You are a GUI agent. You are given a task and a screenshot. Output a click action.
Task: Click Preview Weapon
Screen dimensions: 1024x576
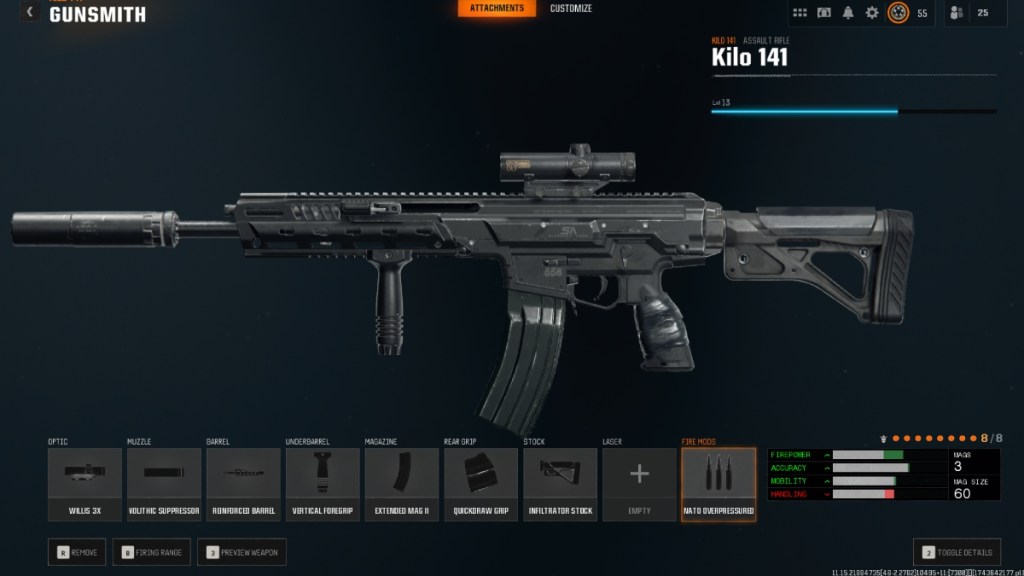tap(242, 552)
